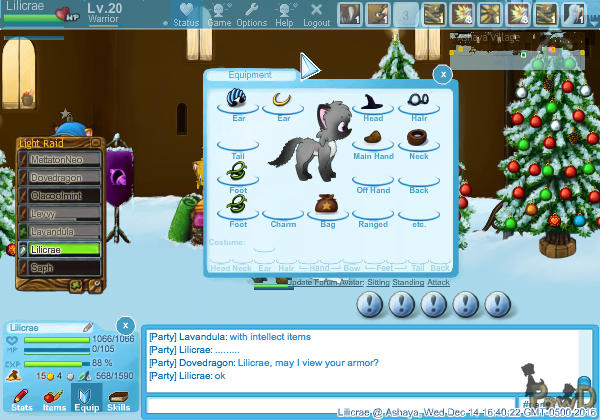Choose Lavandula in the party list
600x420 pixels.
coord(62,232)
